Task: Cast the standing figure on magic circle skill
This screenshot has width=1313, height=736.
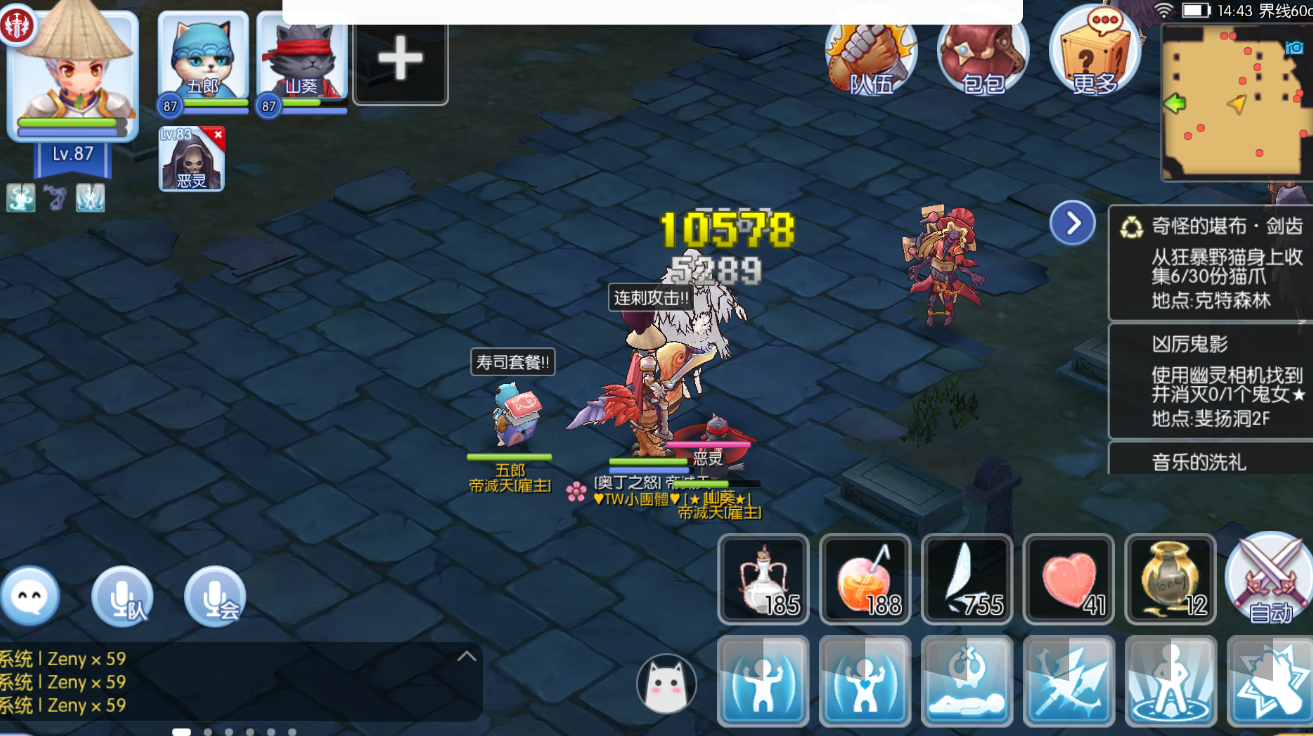Action: pos(1170,681)
